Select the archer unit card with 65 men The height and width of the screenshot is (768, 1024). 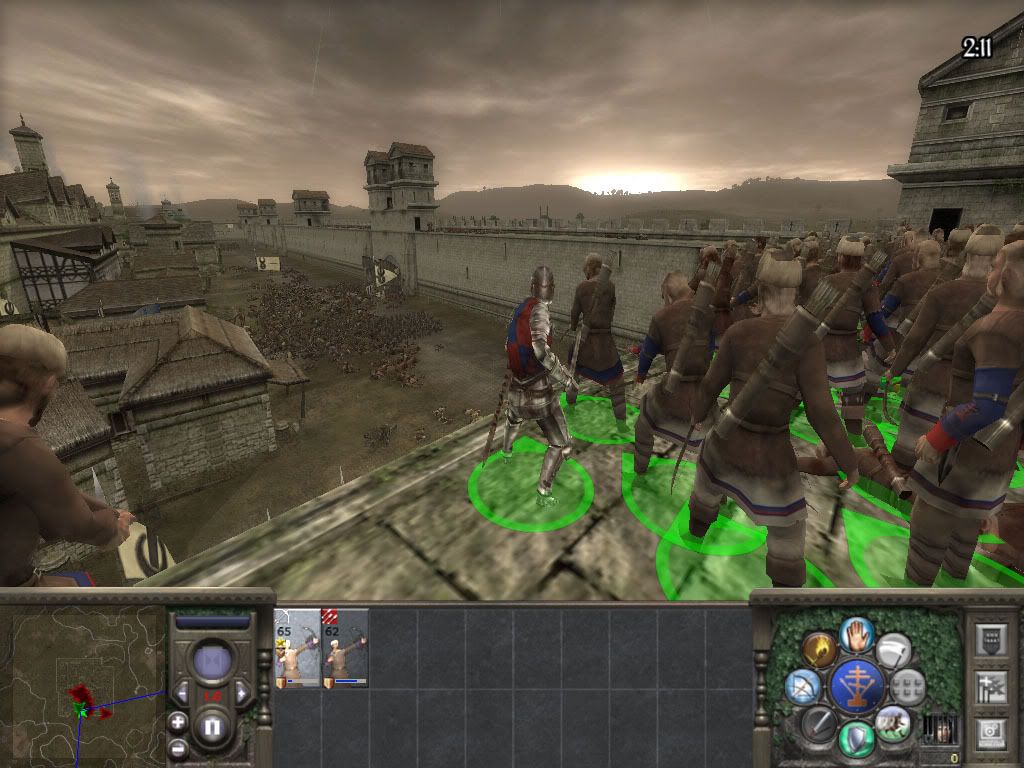(x=297, y=648)
